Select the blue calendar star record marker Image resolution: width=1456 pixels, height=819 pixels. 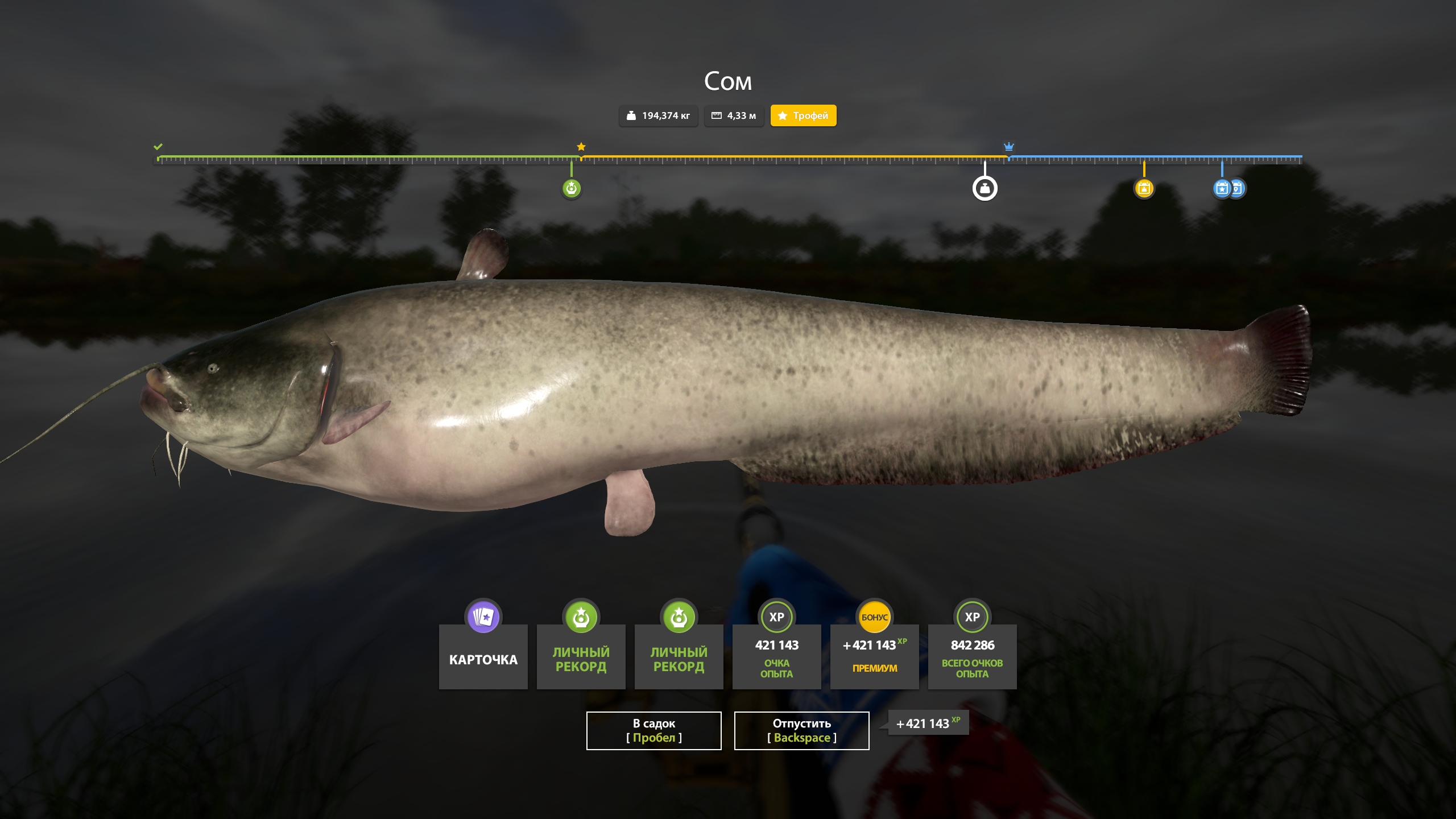(x=1221, y=188)
